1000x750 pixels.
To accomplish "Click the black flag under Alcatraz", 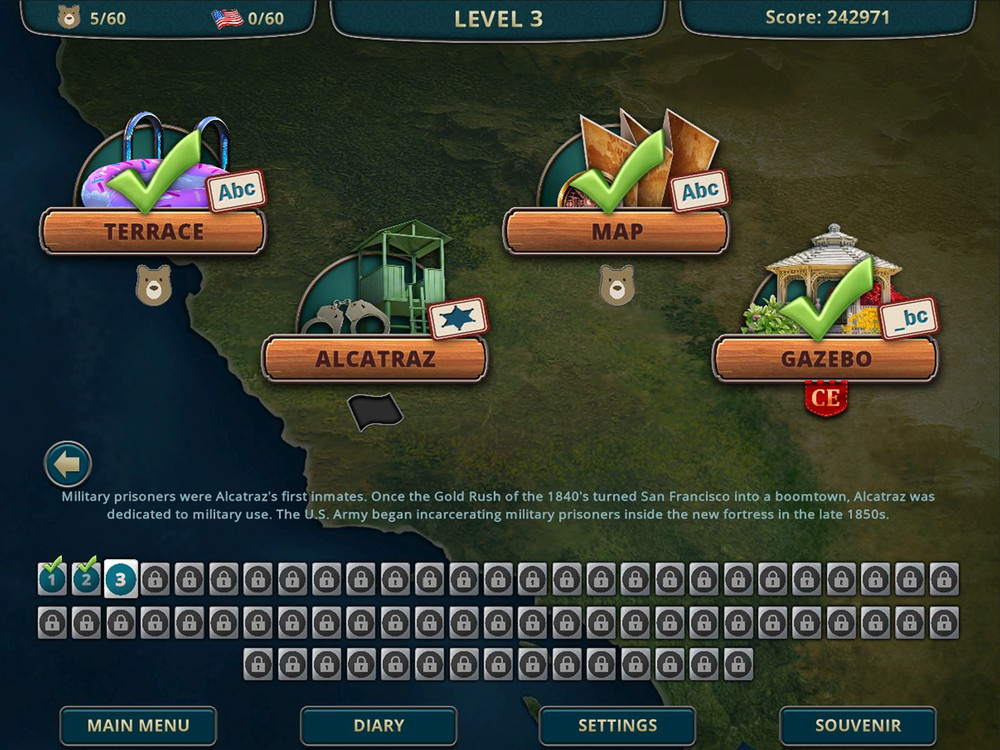I will [x=375, y=411].
